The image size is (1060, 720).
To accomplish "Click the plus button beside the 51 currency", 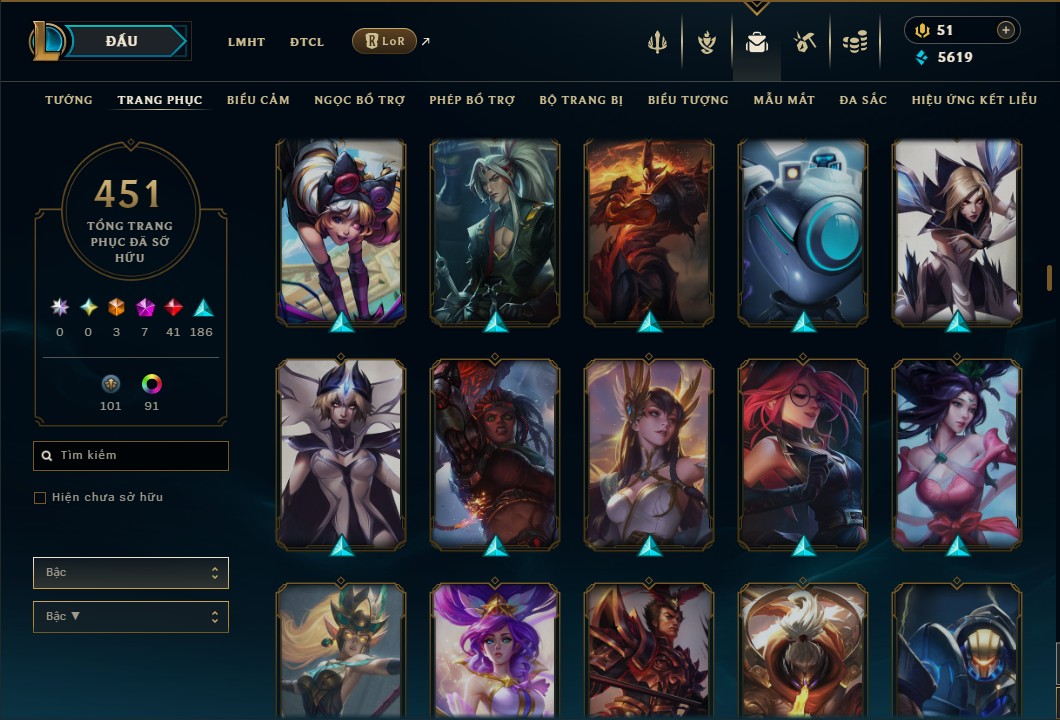I will coord(1005,30).
